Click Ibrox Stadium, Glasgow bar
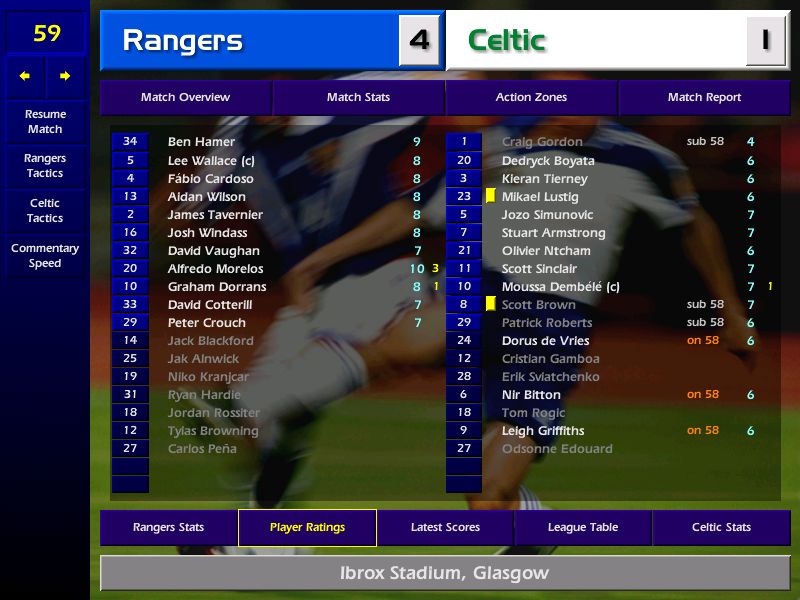 tap(445, 574)
